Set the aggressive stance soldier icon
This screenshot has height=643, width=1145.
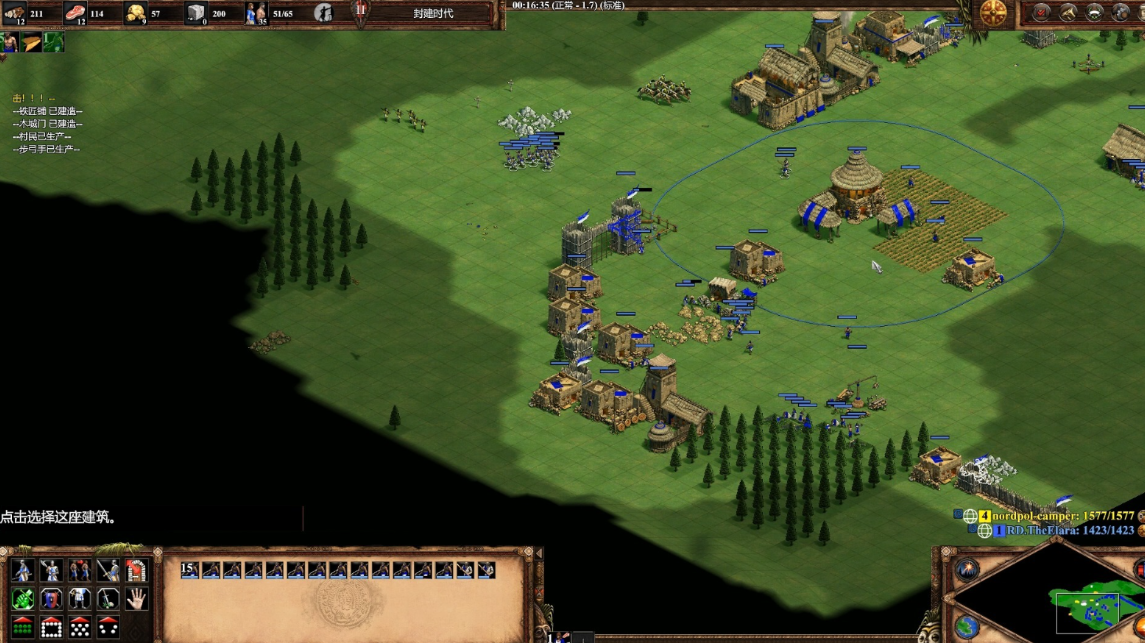tap(22, 571)
